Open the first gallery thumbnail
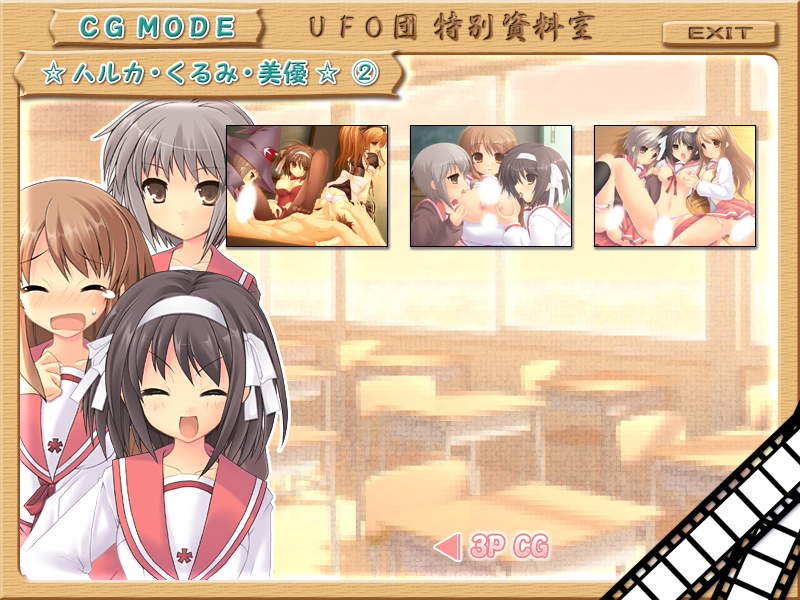Viewport: 800px width, 600px height. (307, 186)
